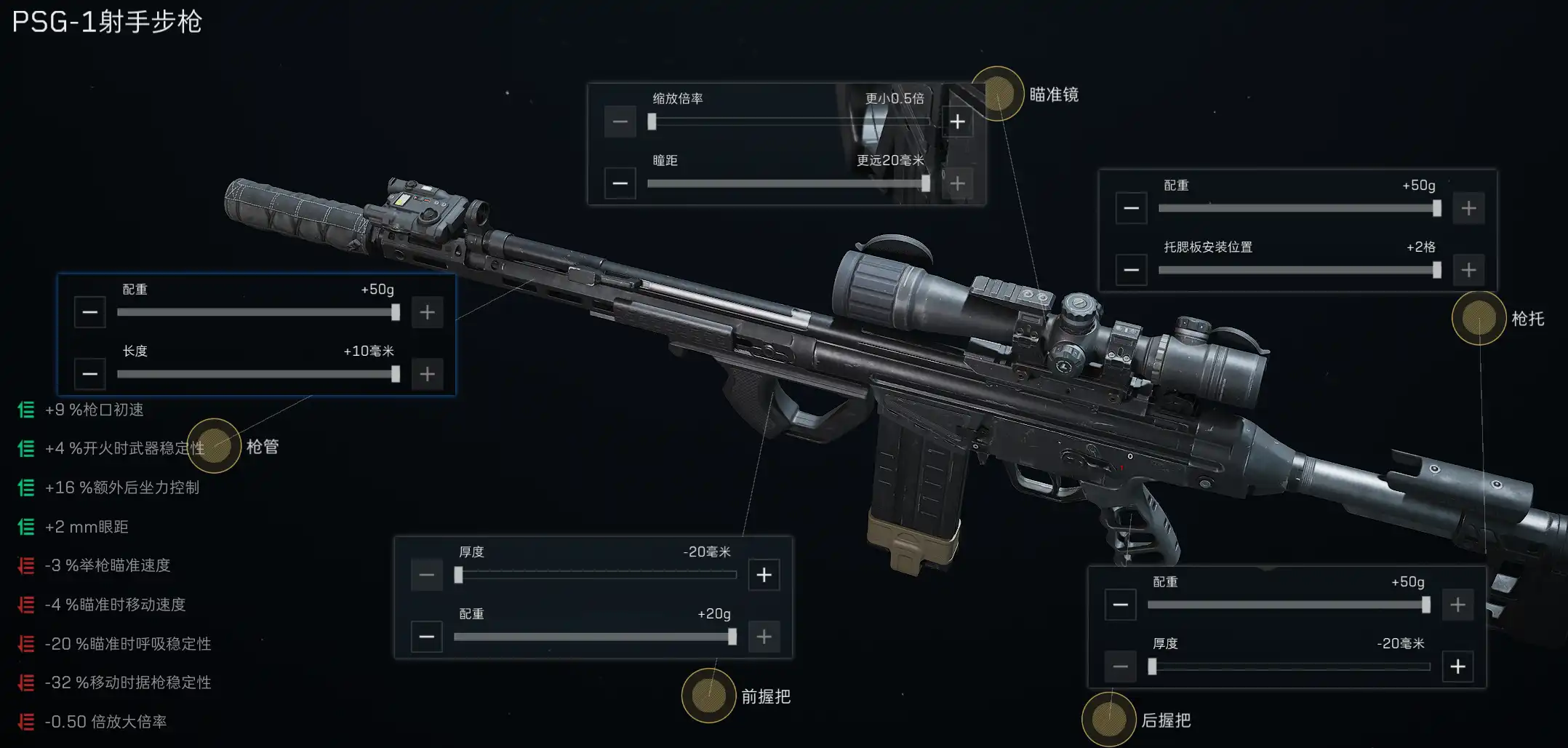
Task: Select the 枪管 barrel tuning node
Action: [214, 446]
